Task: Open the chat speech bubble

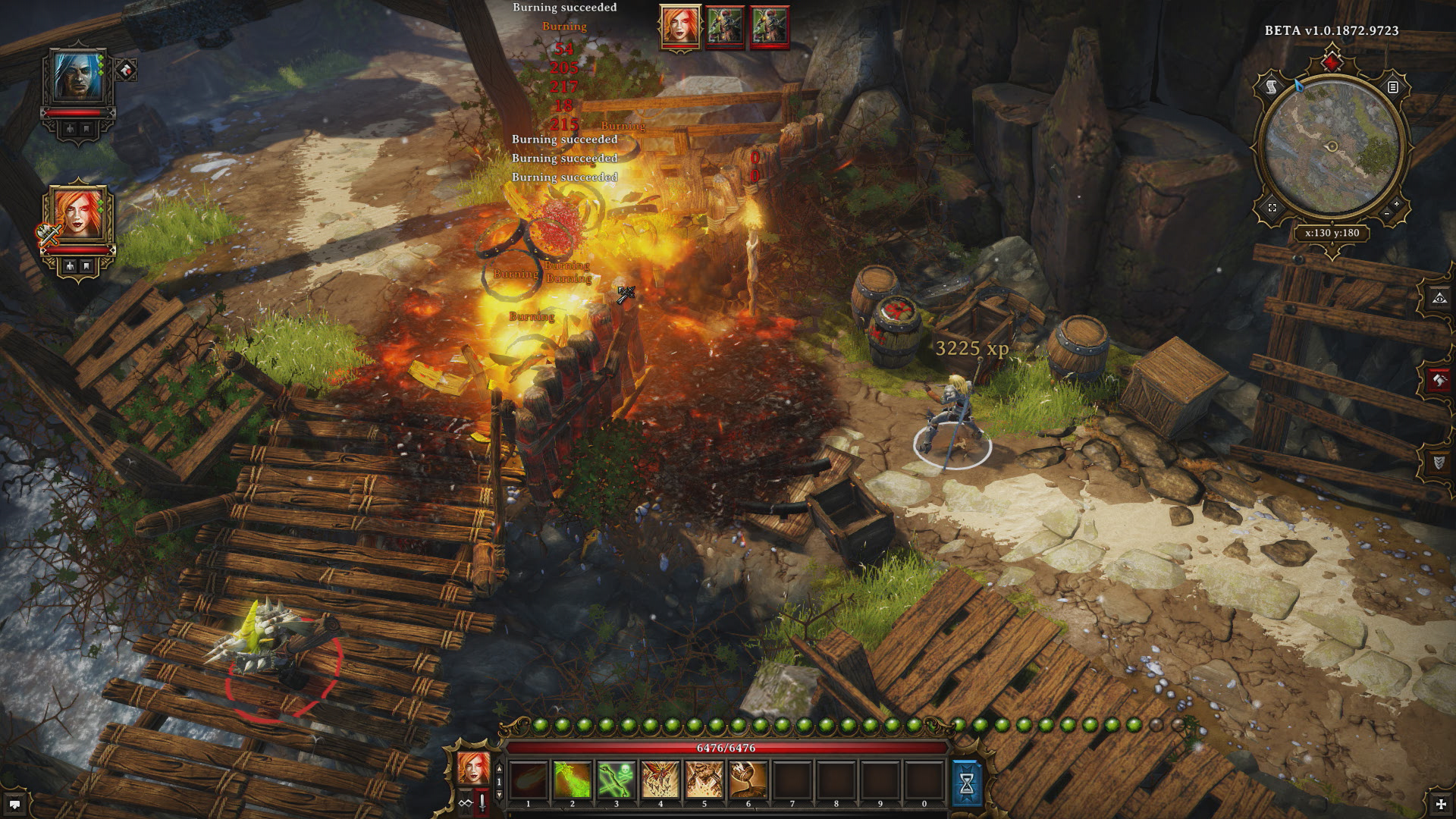Action: click(14, 804)
